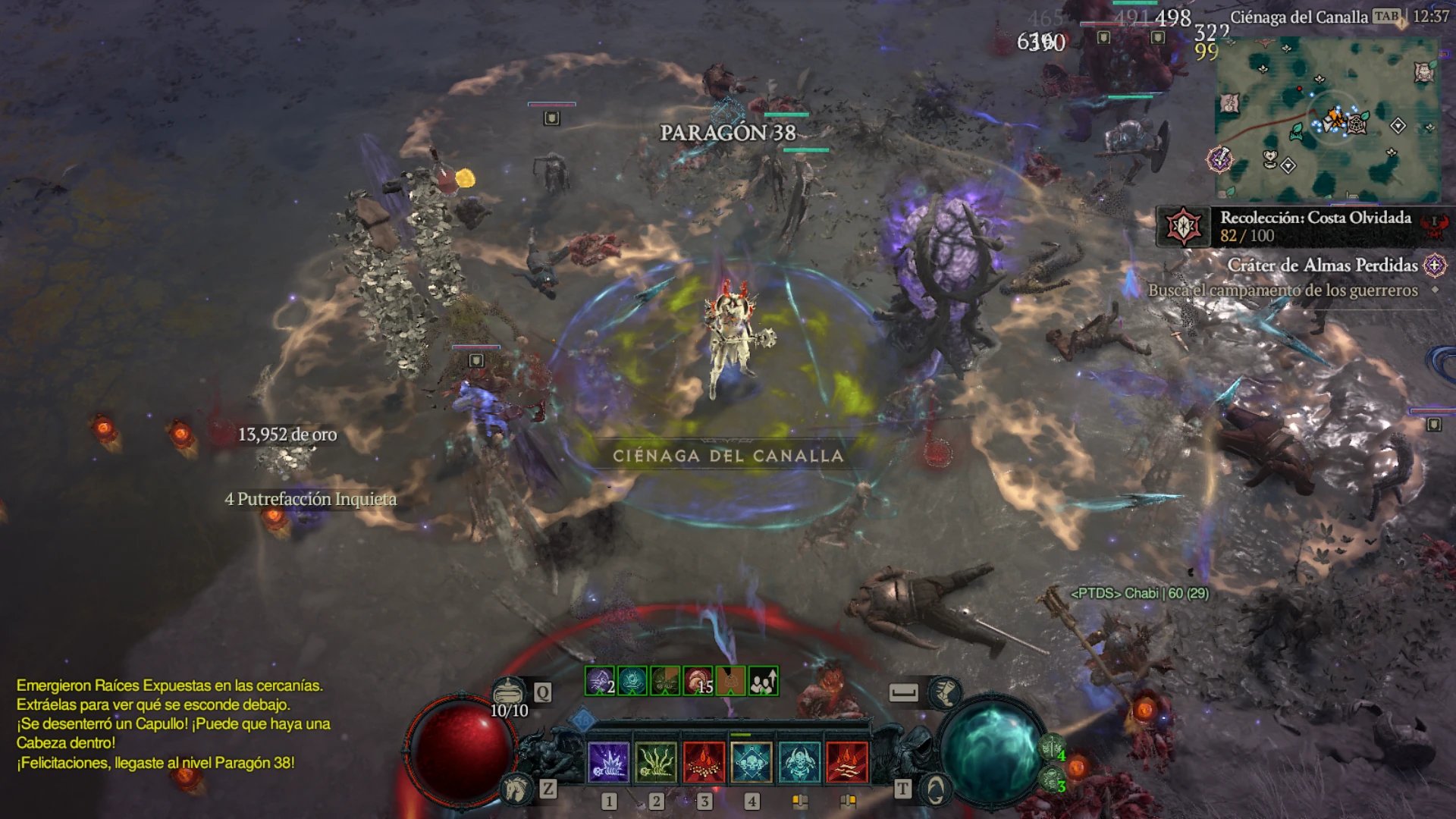1456x819 pixels.
Task: Inspect the mushroom buff icon showing 15
Action: click(x=697, y=681)
